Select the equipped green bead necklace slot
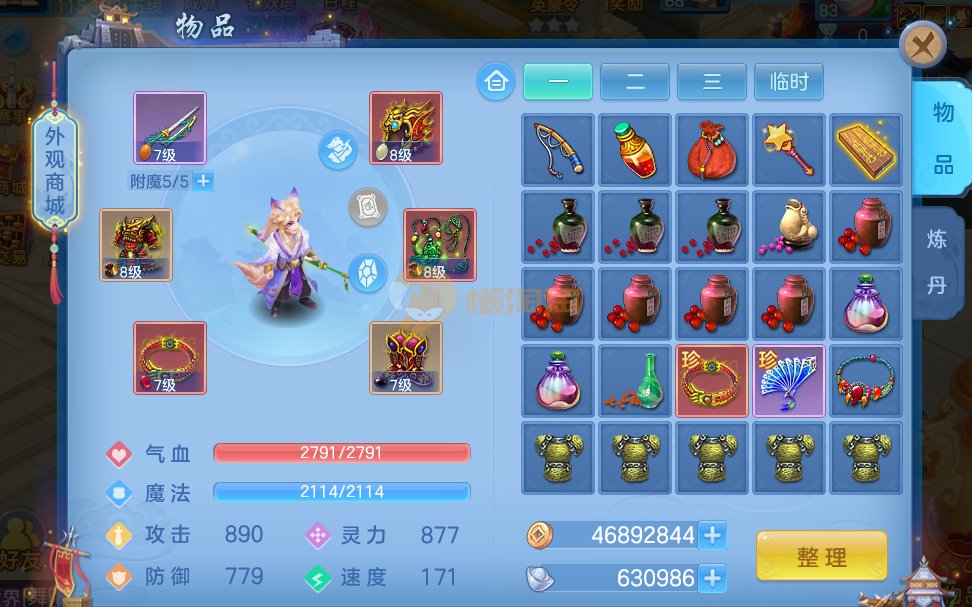The image size is (972, 607). tap(440, 245)
